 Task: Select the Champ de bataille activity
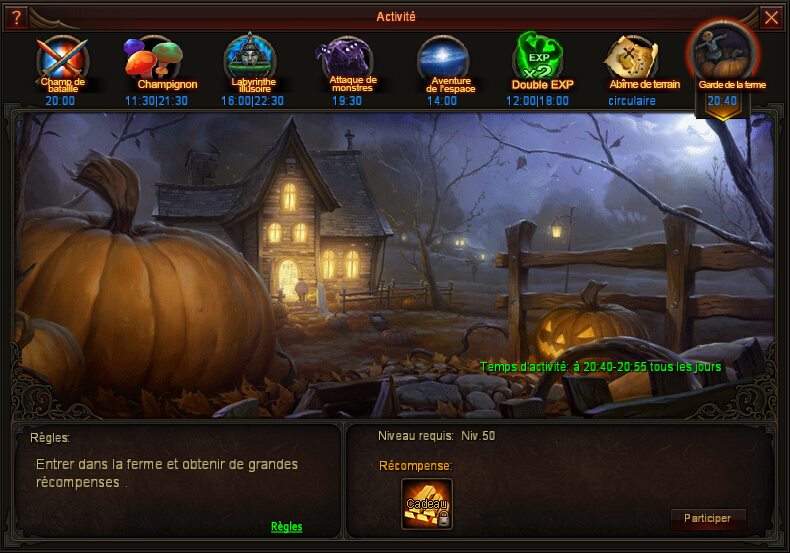point(60,63)
